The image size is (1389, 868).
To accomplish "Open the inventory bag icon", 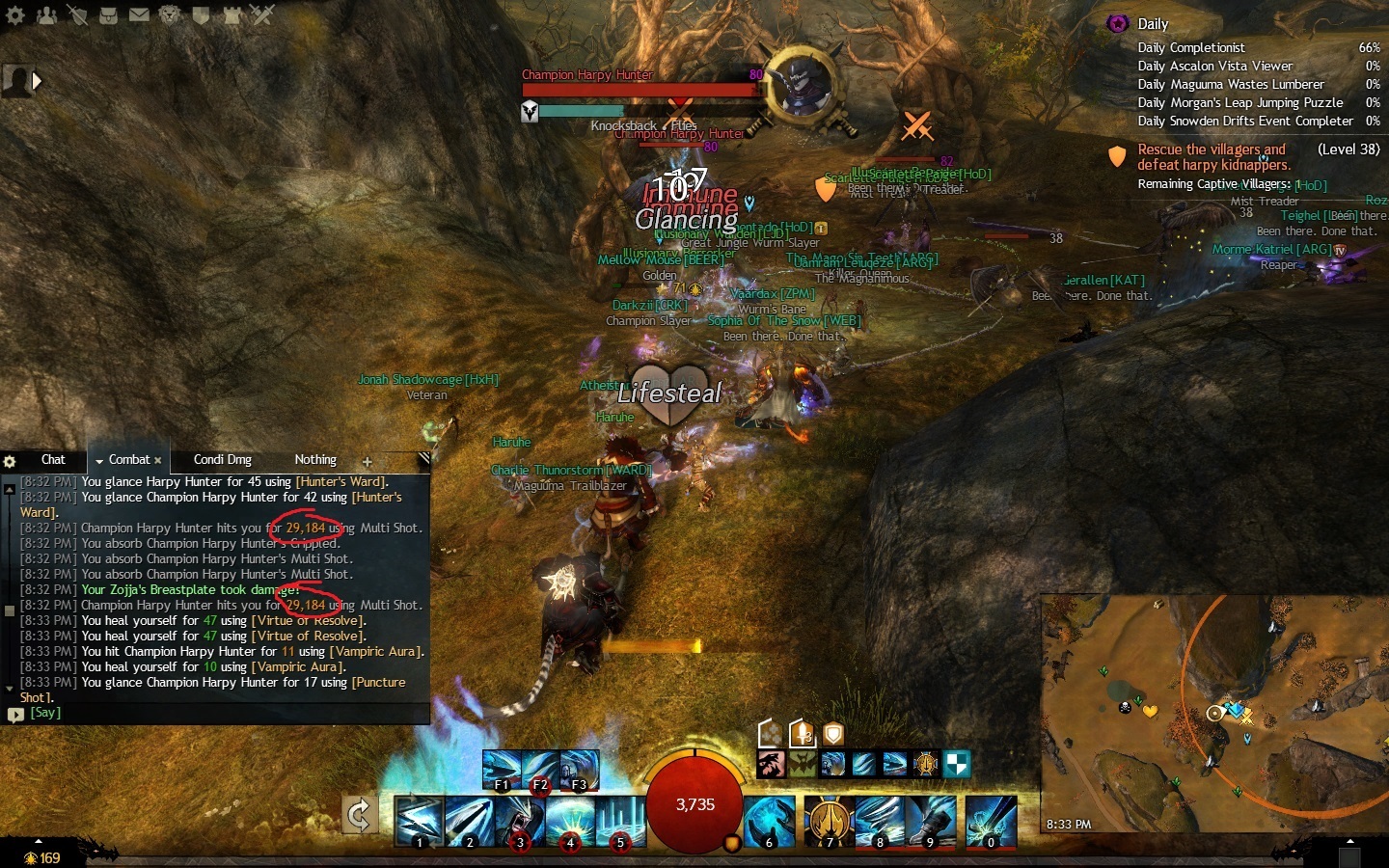I will (x=108, y=15).
